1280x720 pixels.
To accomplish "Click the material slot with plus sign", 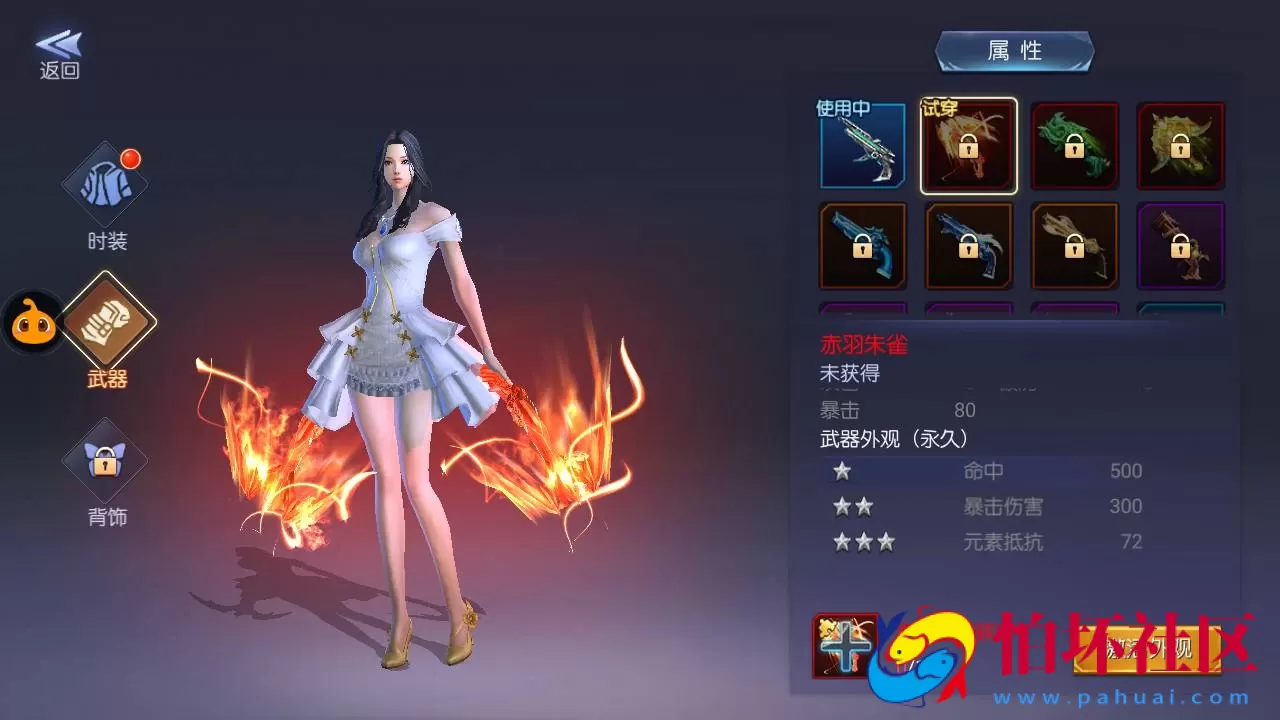I will (846, 646).
